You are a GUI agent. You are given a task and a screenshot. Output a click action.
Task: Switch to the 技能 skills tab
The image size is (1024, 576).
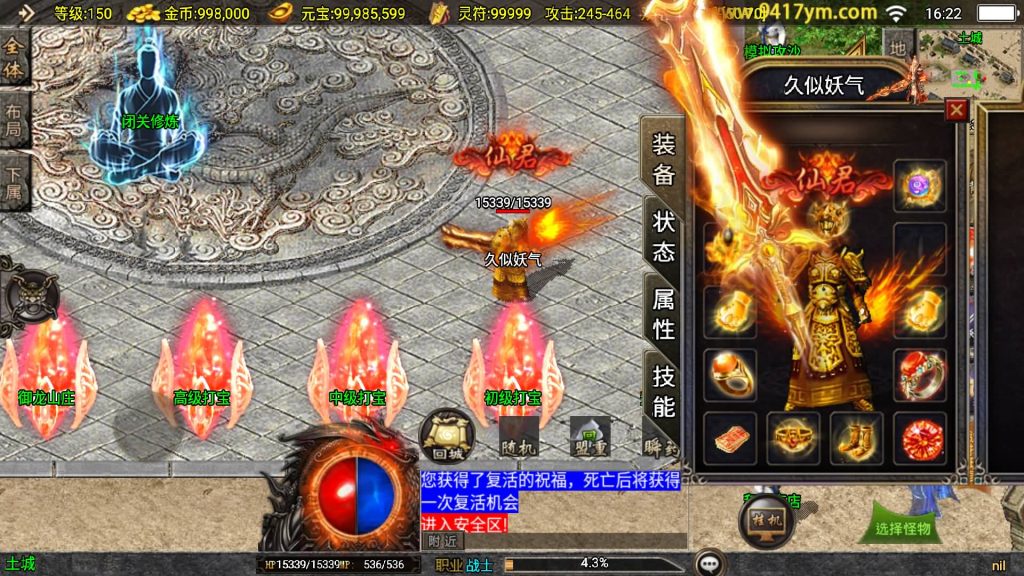663,391
